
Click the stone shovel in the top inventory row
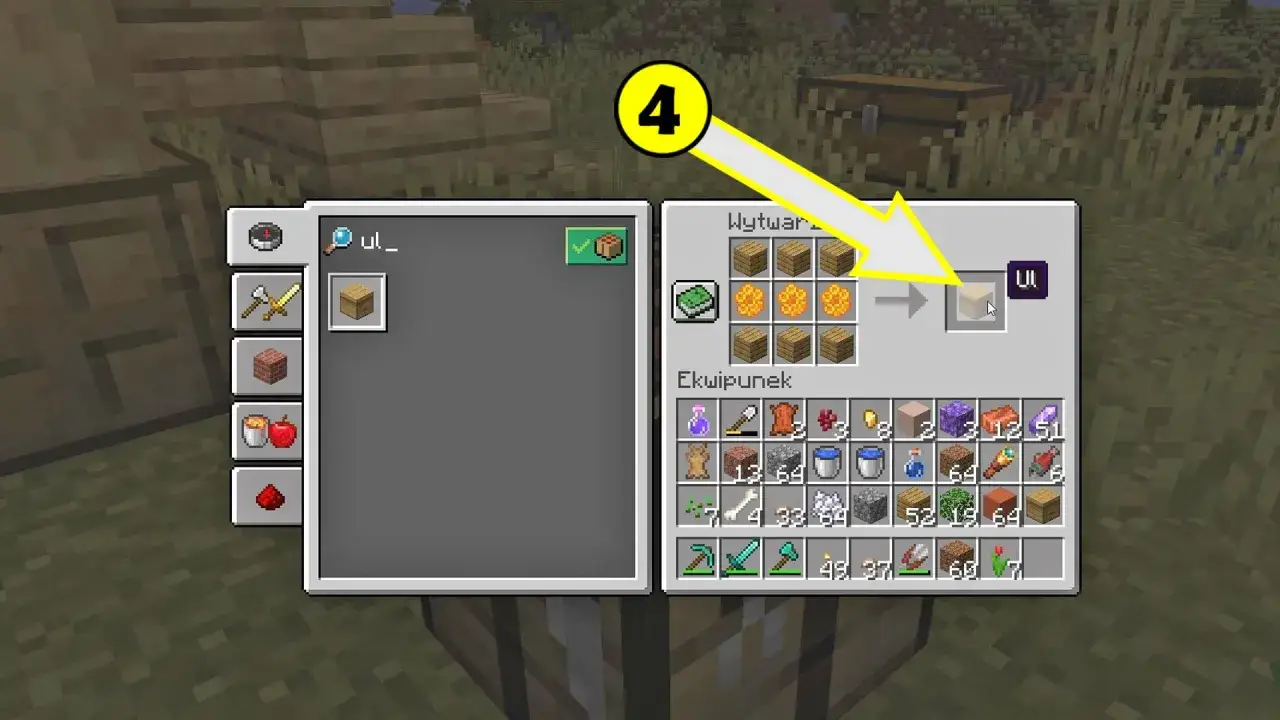740,418
